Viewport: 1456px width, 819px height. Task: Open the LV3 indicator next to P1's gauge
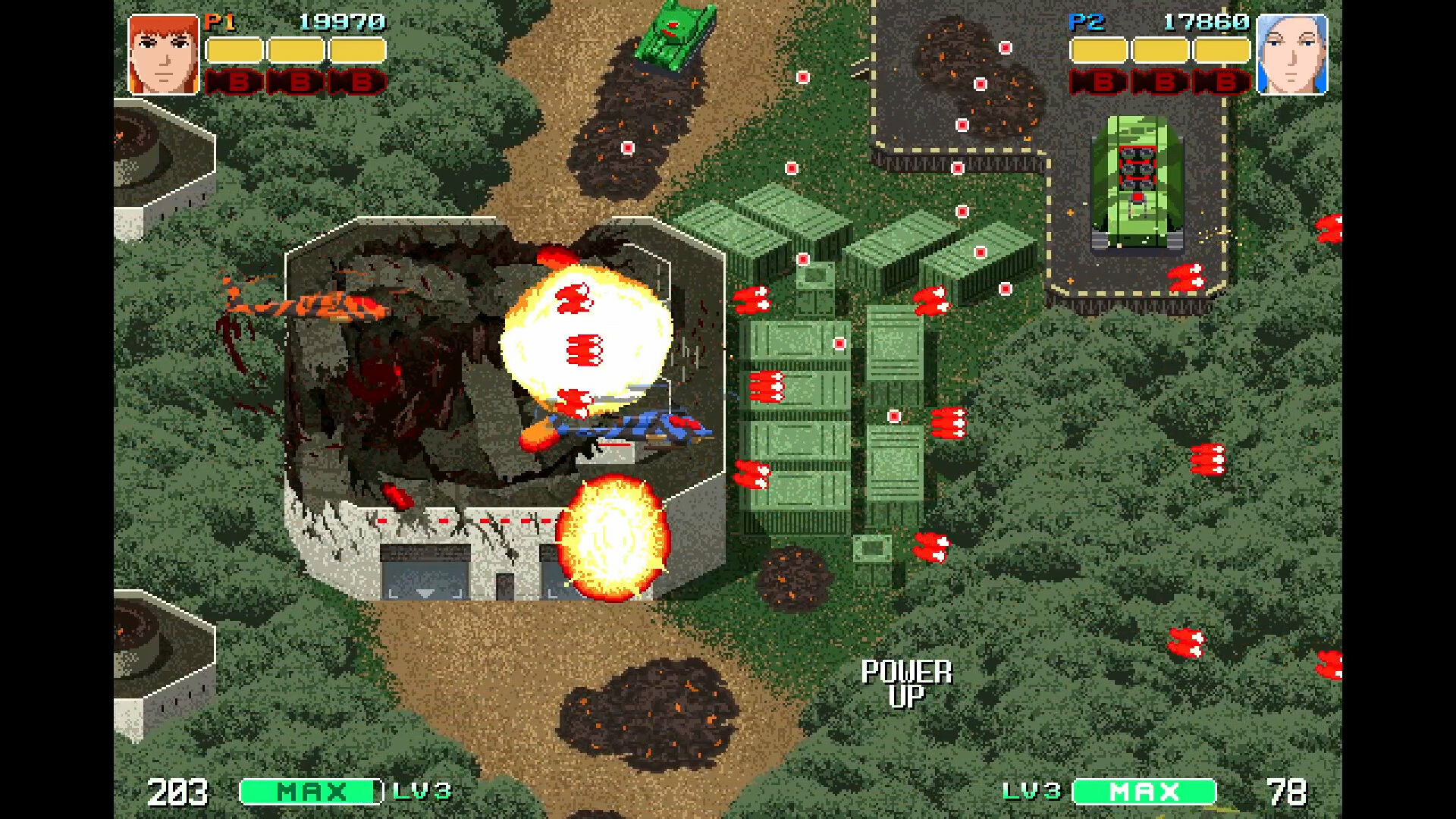pos(422,791)
